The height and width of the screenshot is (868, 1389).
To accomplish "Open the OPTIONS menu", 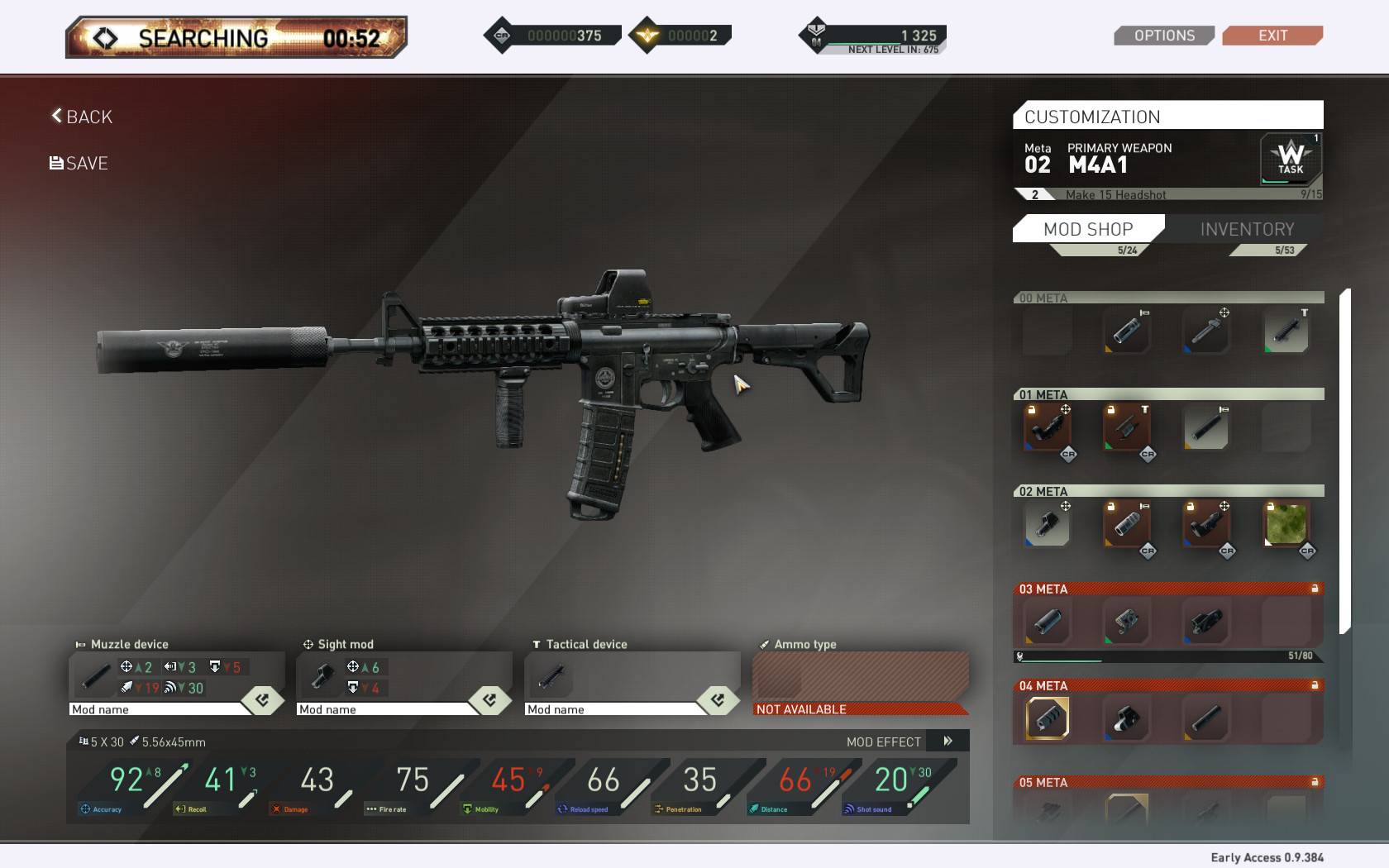I will coord(1163,36).
